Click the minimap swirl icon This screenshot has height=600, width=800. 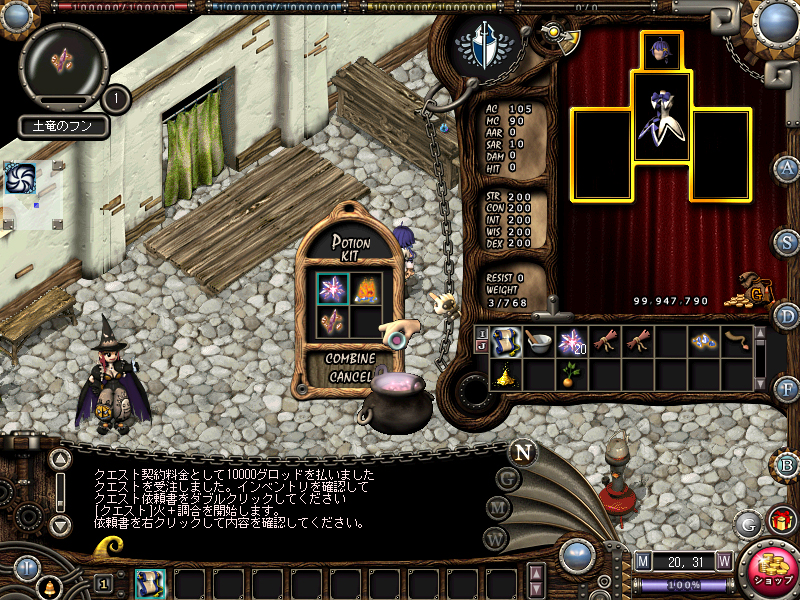tap(20, 178)
